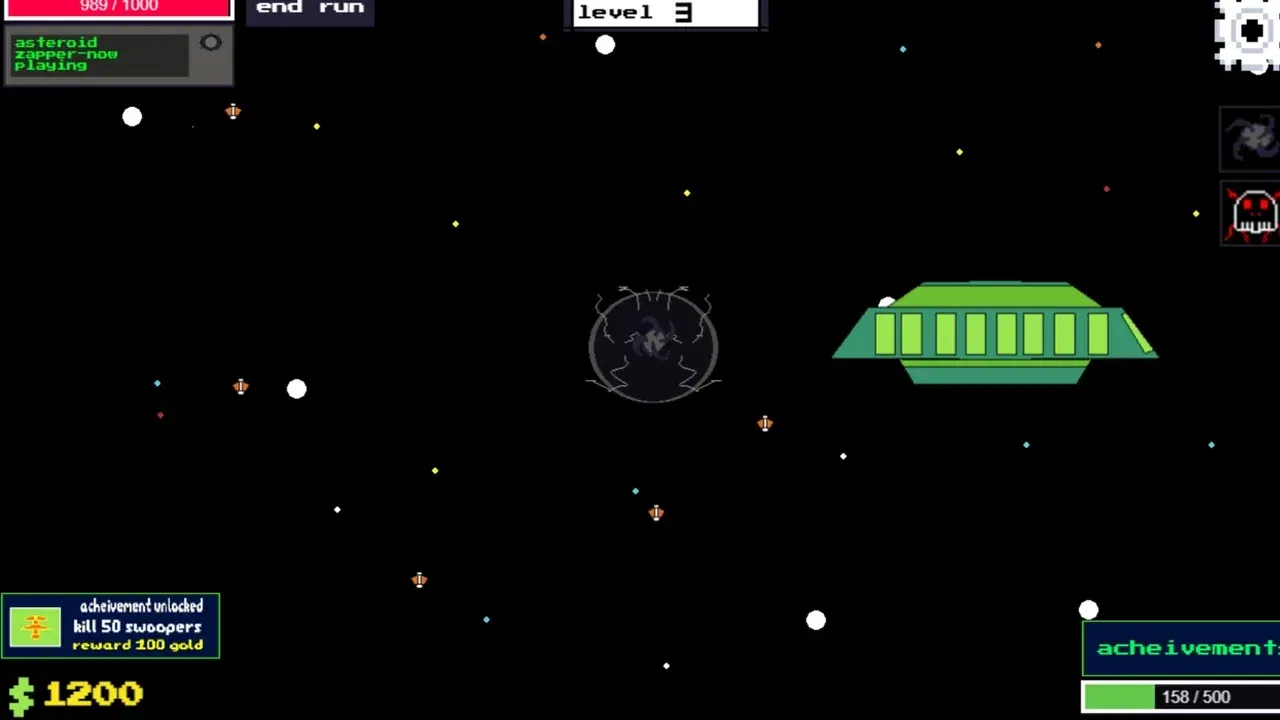Select the swooper enemy portrait icon
Viewport: 1280px width, 720px height.
(1249, 137)
